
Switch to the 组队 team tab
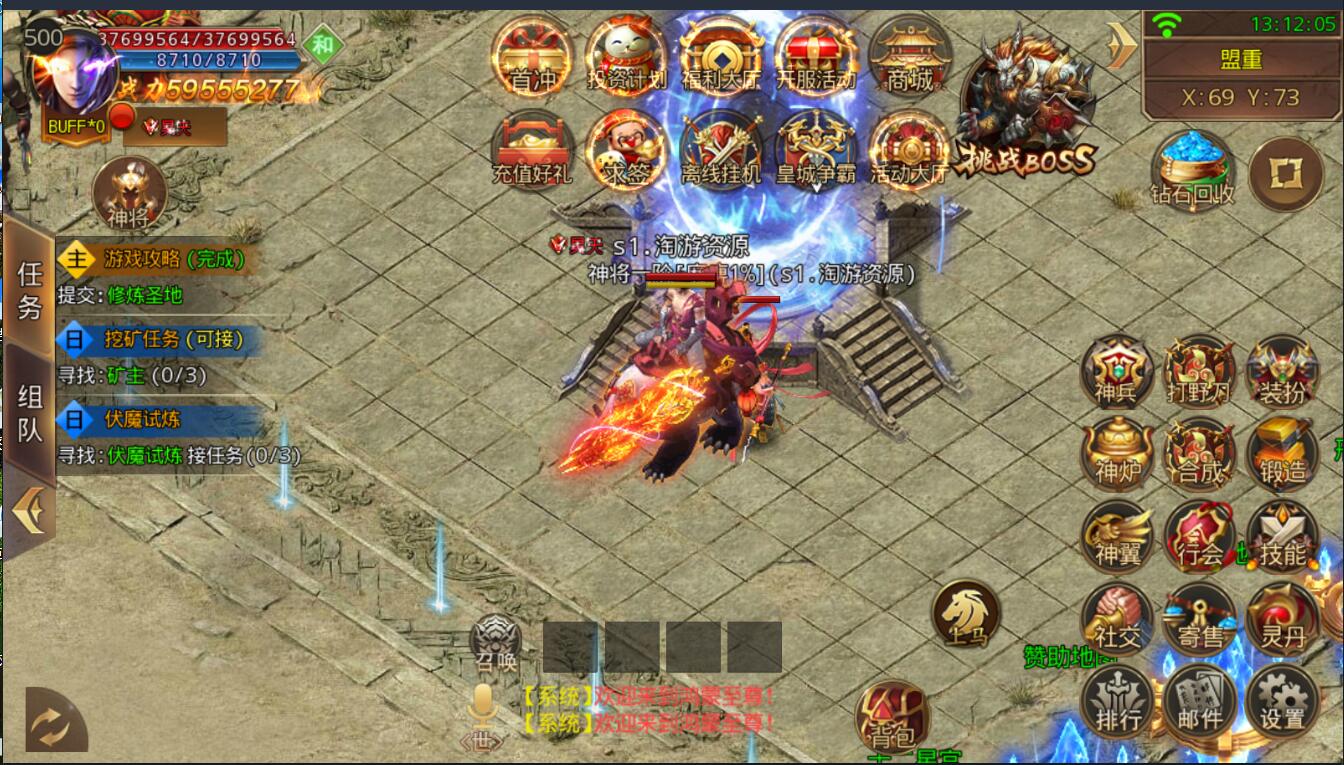click(30, 412)
